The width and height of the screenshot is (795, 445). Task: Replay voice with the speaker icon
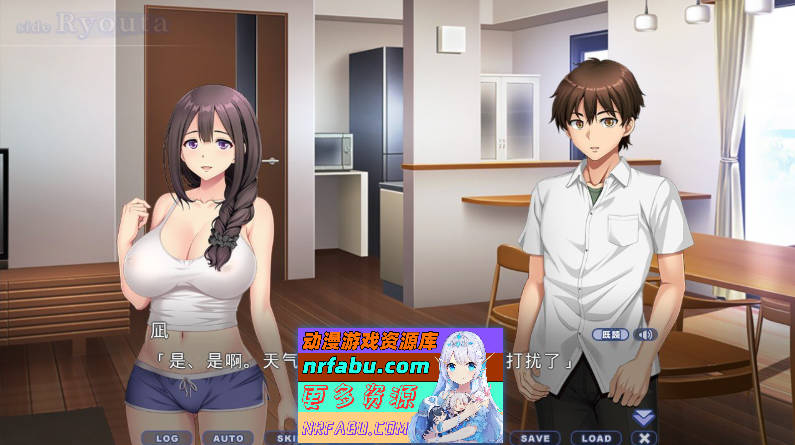click(x=645, y=334)
